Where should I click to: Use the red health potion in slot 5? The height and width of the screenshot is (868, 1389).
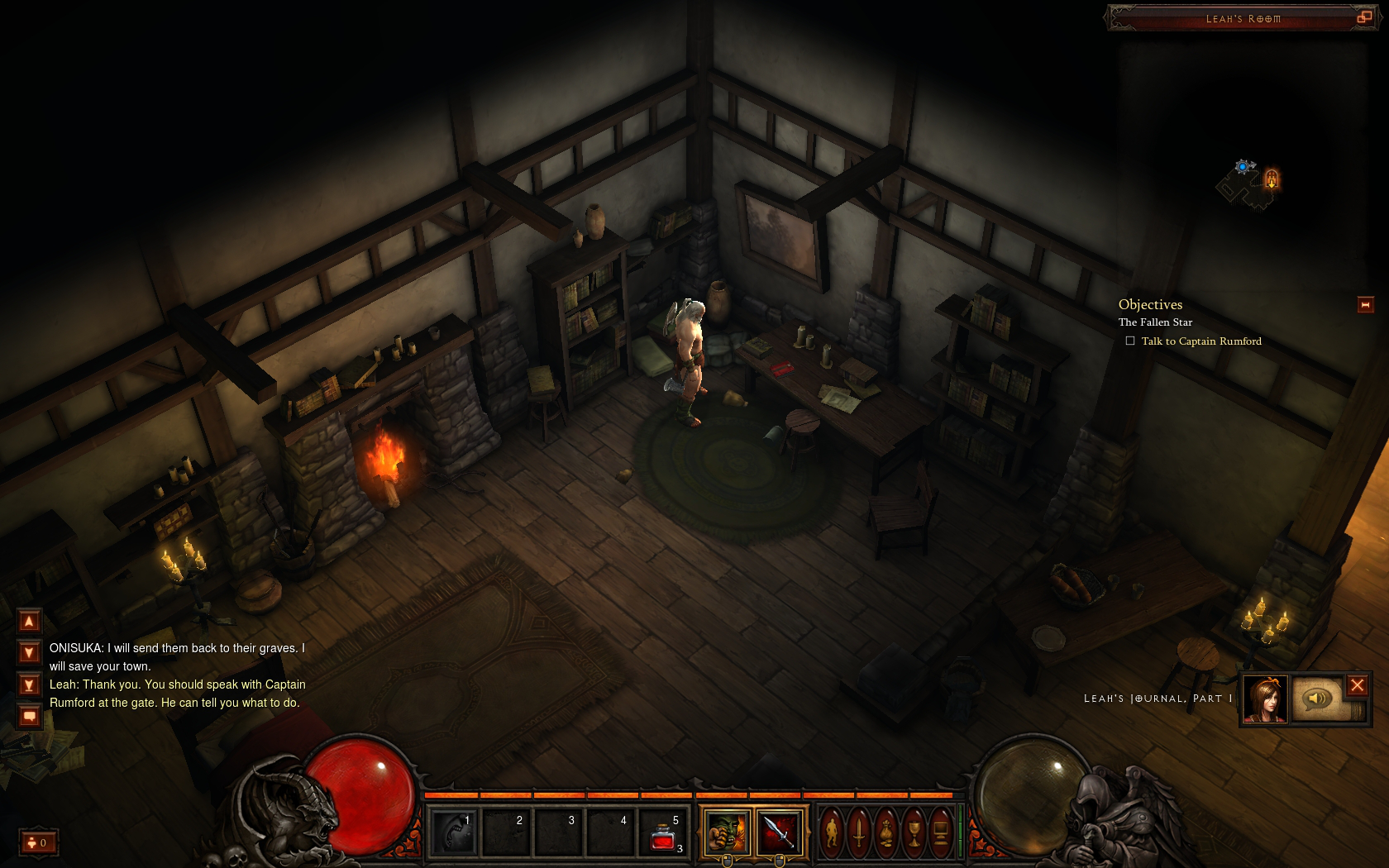coord(663,833)
